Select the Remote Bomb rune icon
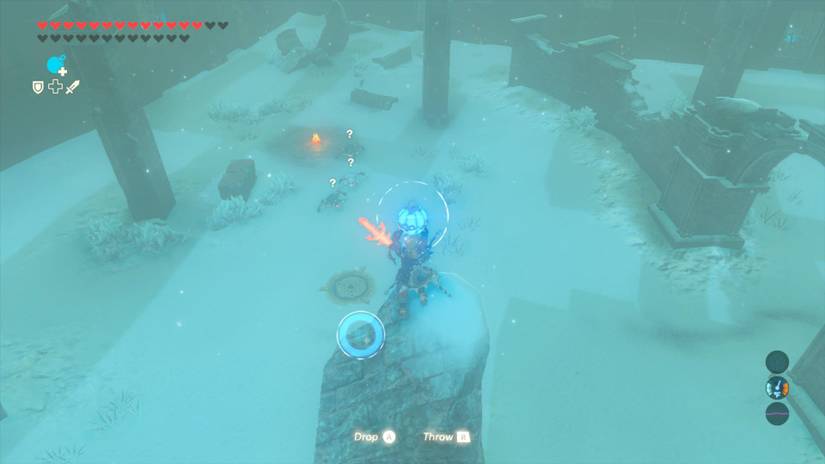The height and width of the screenshot is (464, 825). tap(56, 66)
